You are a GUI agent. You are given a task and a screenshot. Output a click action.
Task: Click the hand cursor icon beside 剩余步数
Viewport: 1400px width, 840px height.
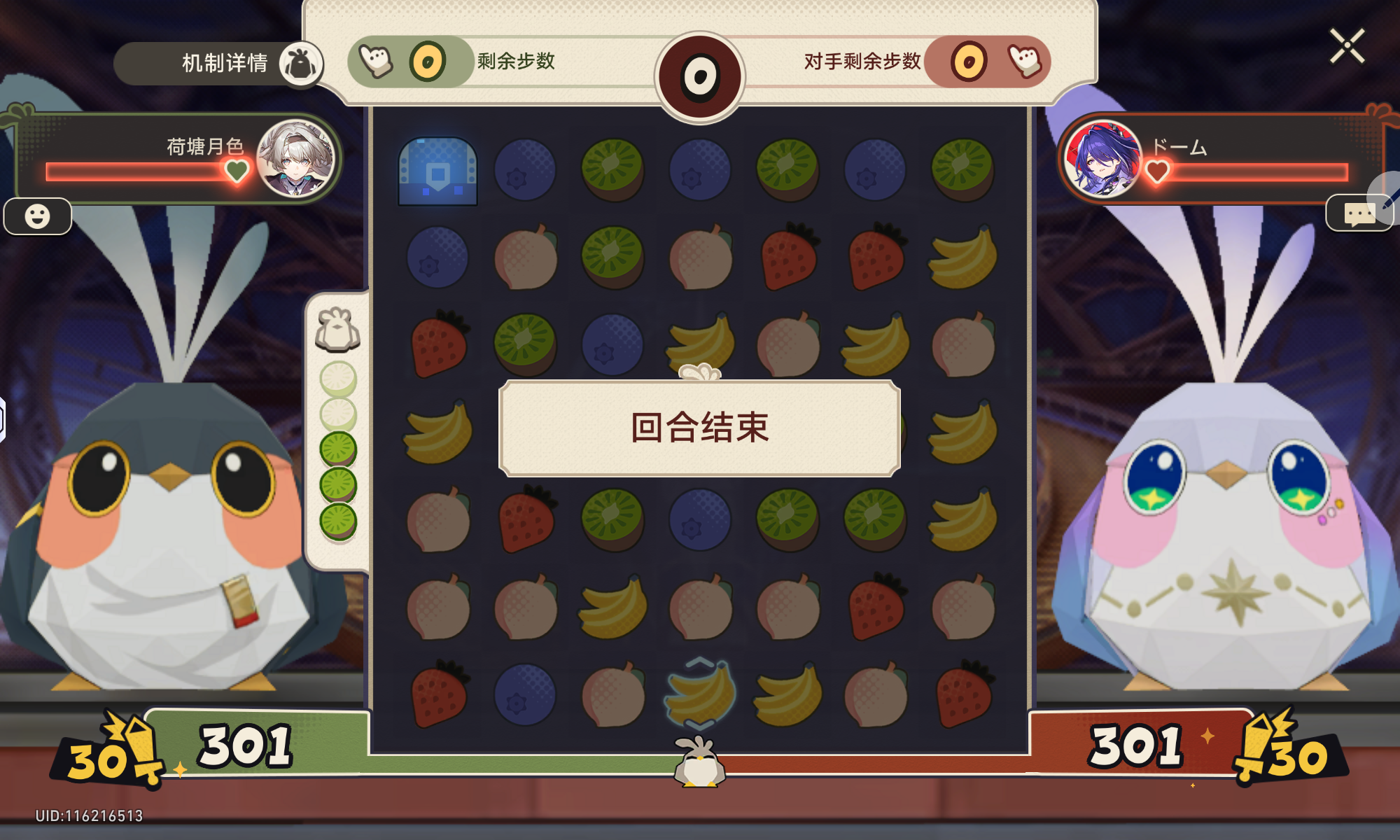coord(376,62)
